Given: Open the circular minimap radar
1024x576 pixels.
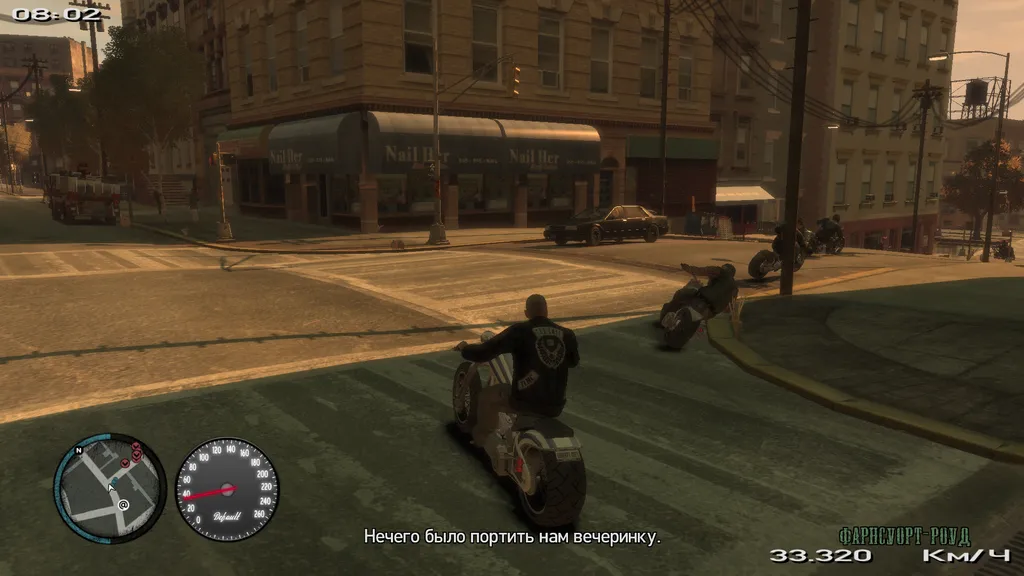Looking at the screenshot, I should (x=110, y=488).
